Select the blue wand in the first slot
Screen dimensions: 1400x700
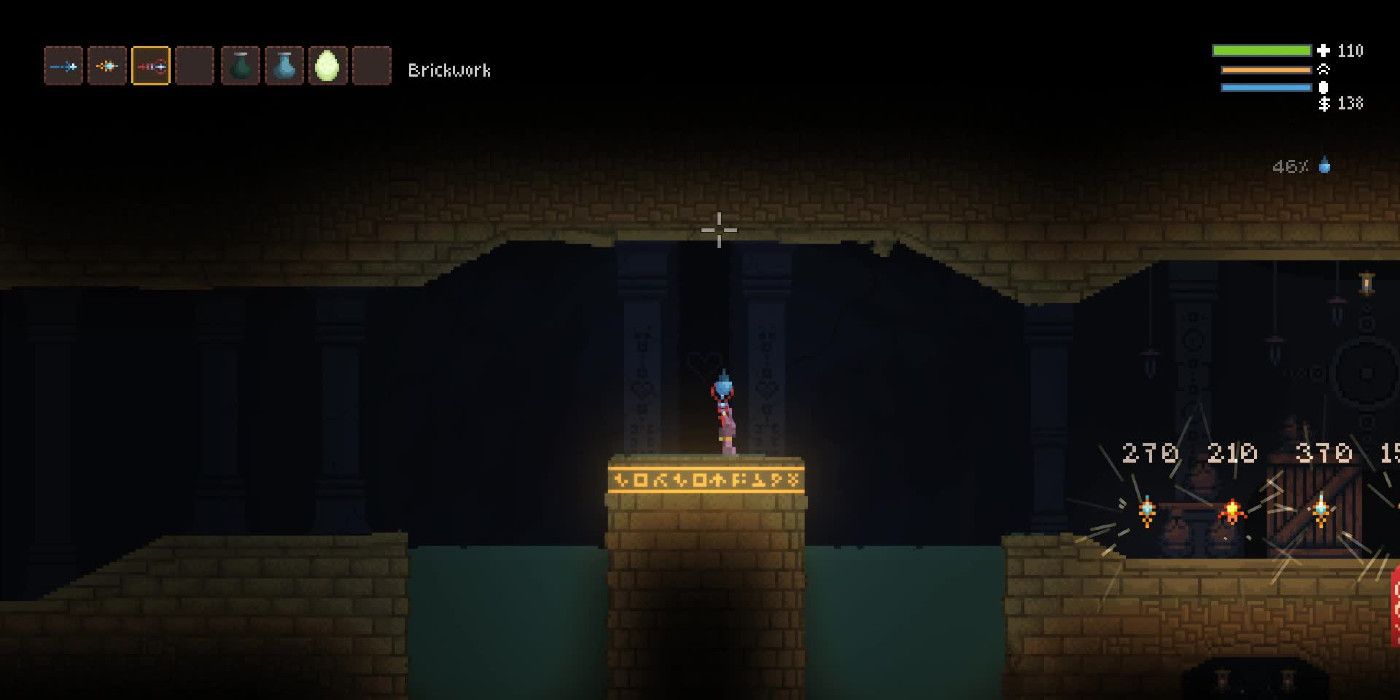(63, 66)
